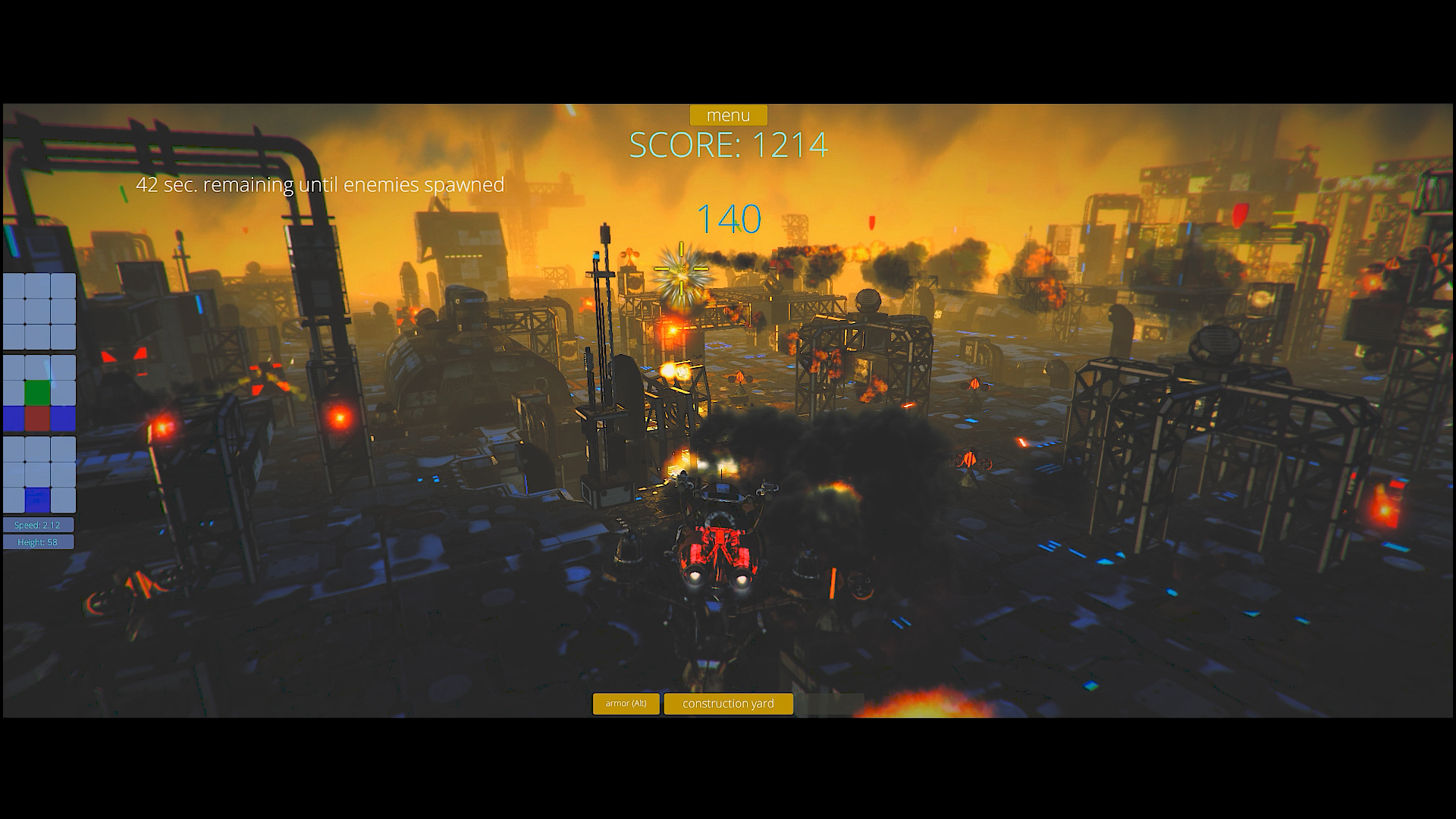Open the construction yard
This screenshot has width=1456, height=819.
[728, 704]
